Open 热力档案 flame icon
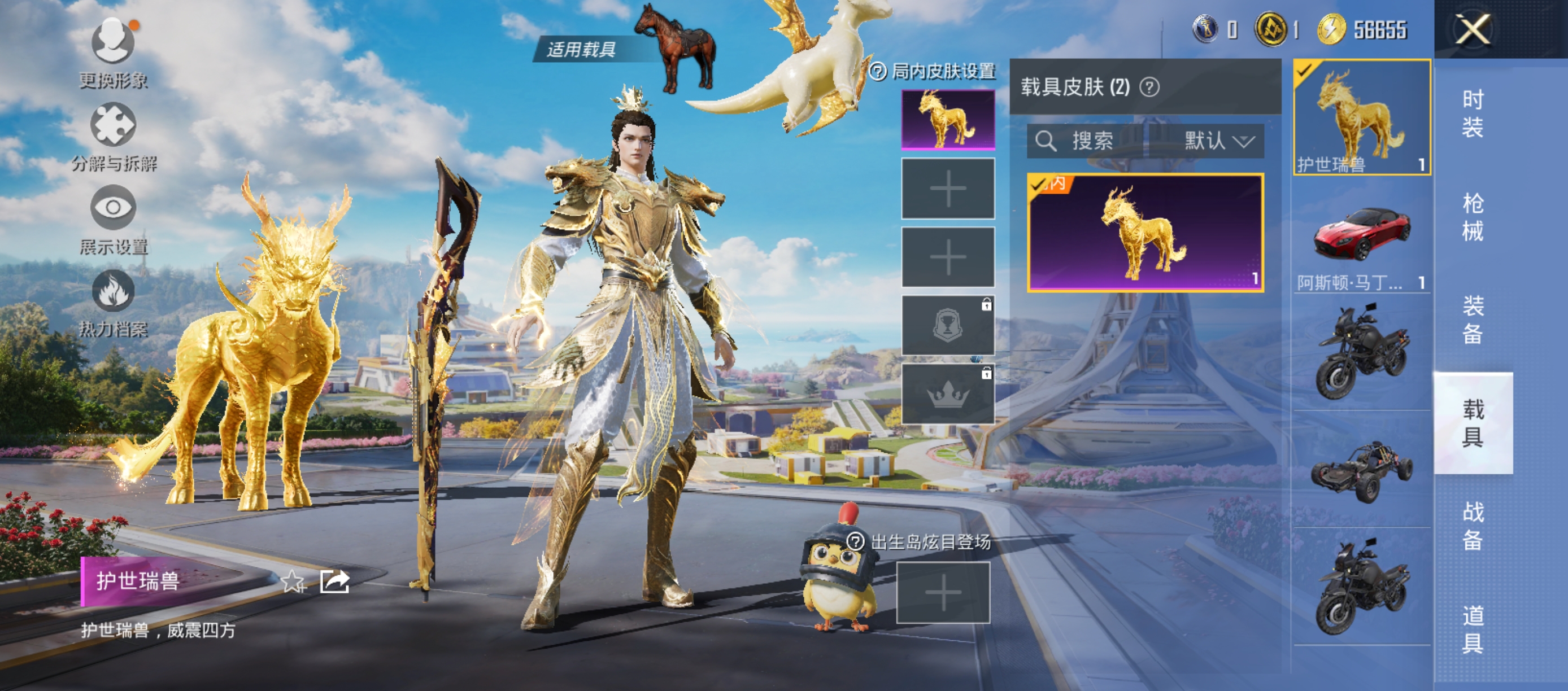The image size is (1568, 691). coord(113,291)
